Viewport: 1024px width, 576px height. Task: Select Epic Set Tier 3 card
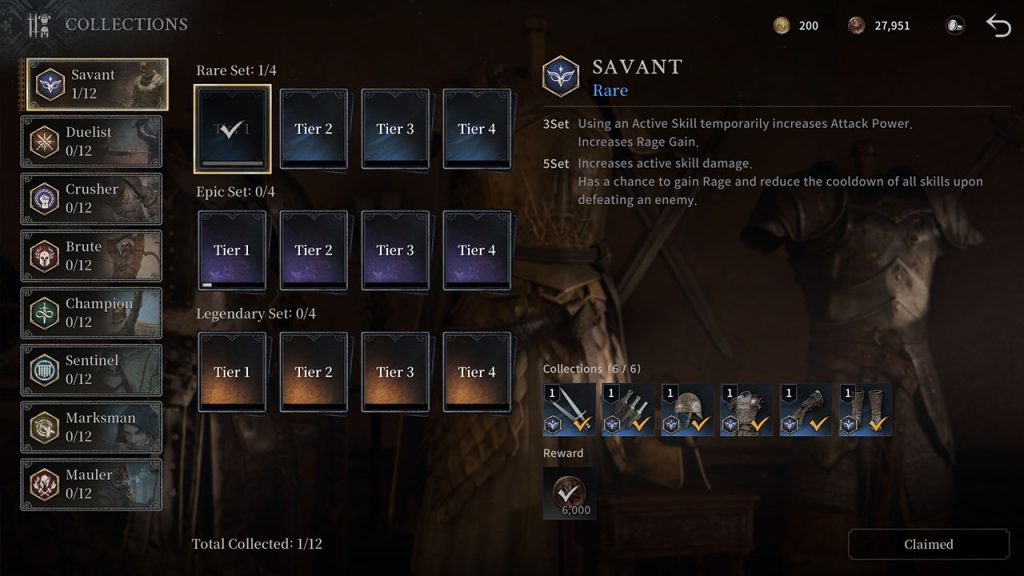point(395,250)
